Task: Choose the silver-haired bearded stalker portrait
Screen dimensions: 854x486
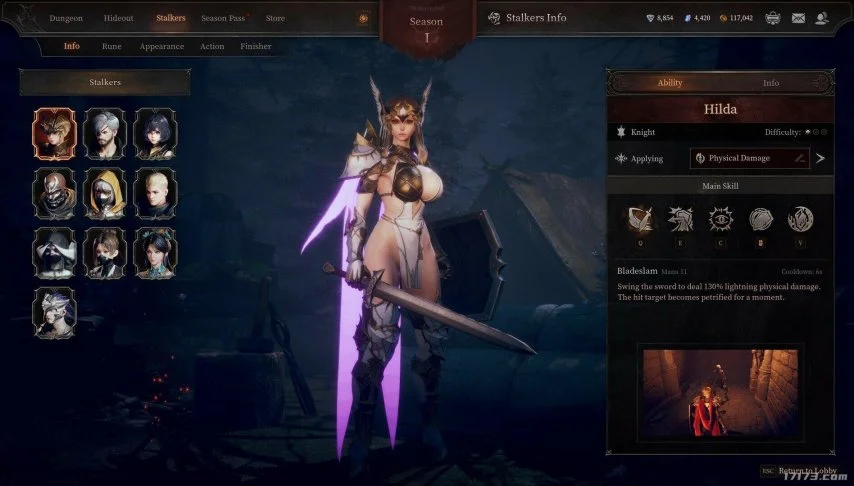Action: tap(105, 134)
